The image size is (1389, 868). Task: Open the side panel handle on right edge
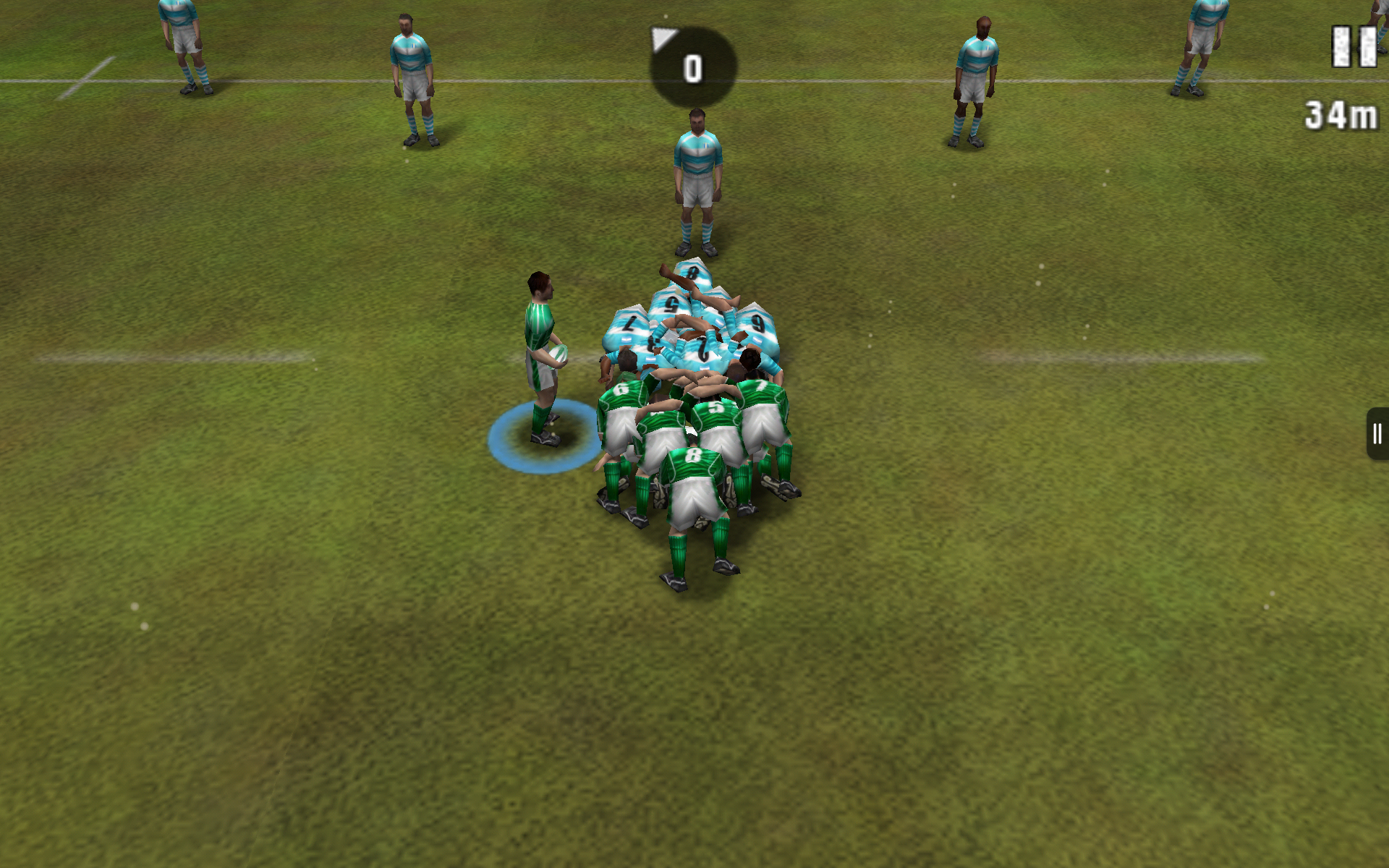(x=1377, y=434)
